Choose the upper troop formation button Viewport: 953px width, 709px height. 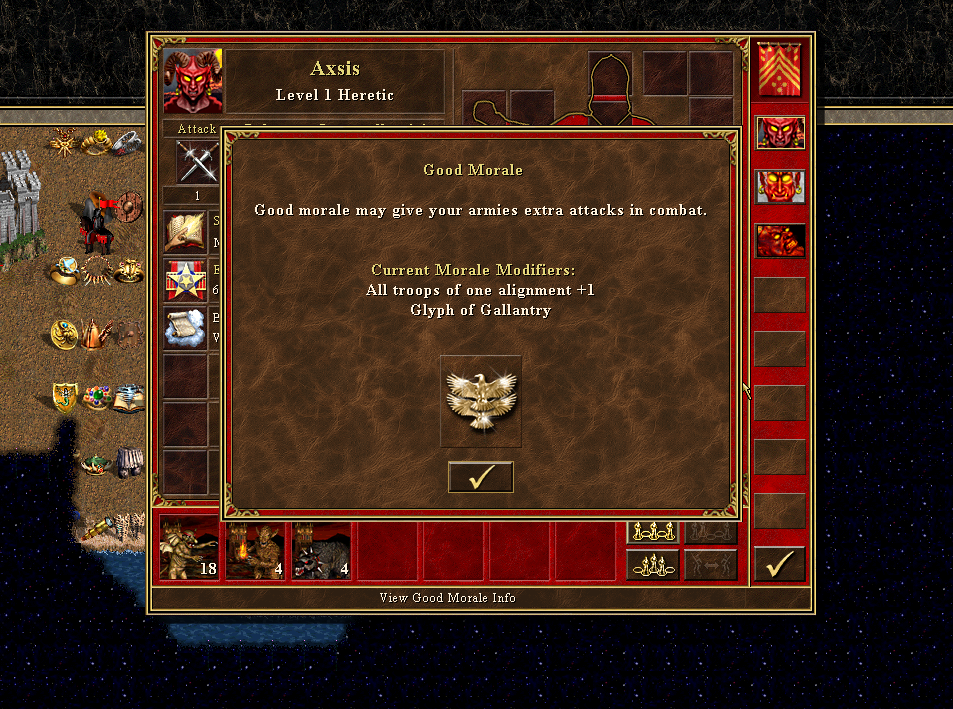[x=652, y=532]
